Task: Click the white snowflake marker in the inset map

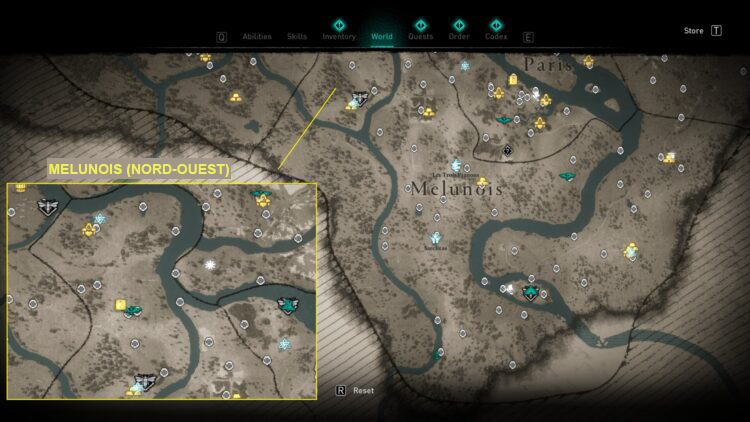Action: [x=211, y=265]
